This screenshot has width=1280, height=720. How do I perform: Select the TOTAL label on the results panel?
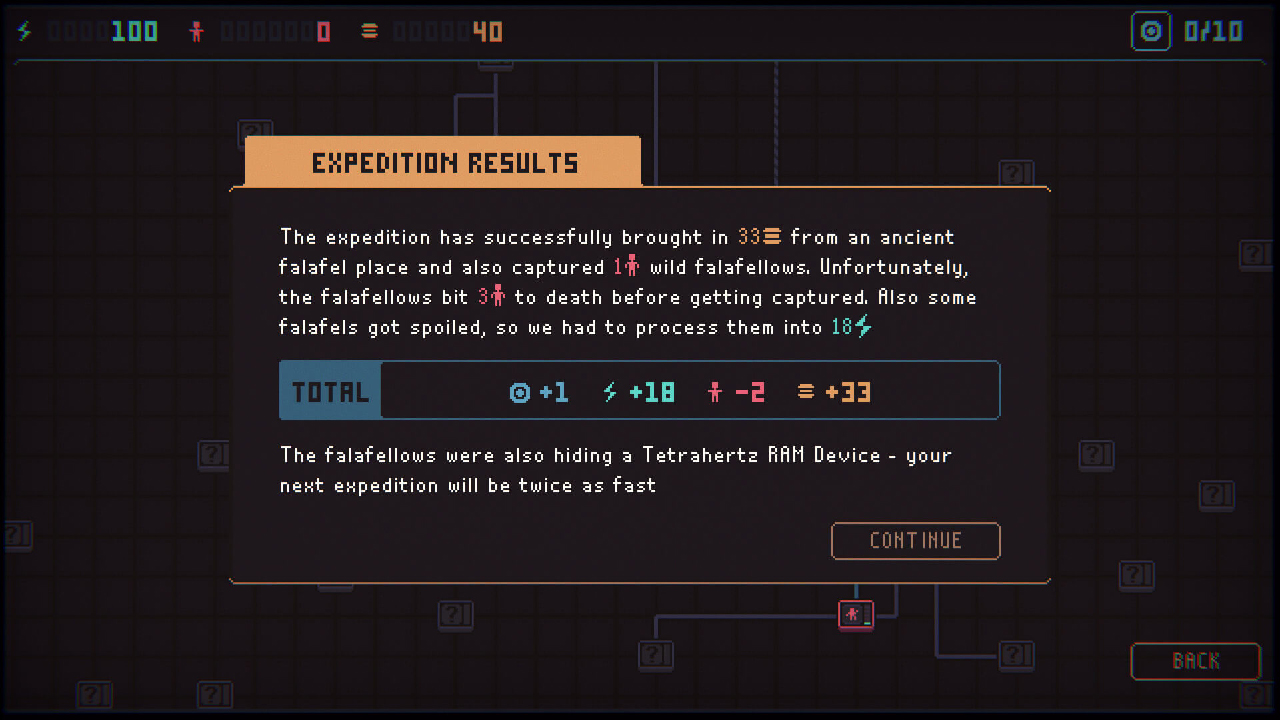pos(329,391)
